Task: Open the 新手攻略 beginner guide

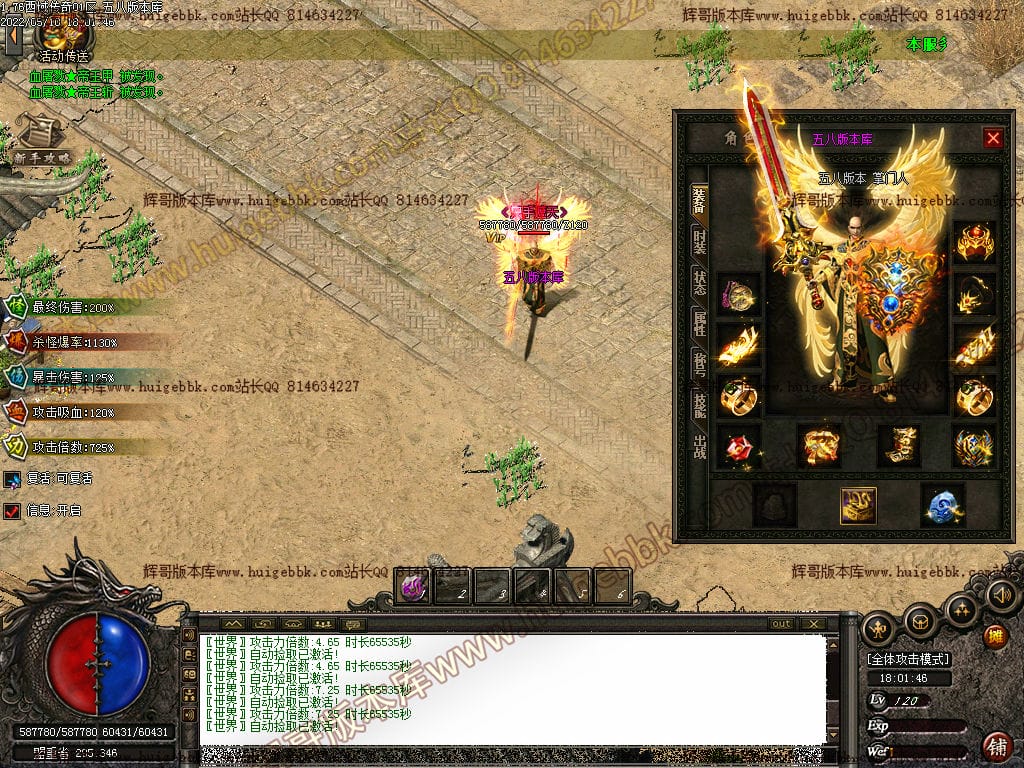Action: pos(40,140)
